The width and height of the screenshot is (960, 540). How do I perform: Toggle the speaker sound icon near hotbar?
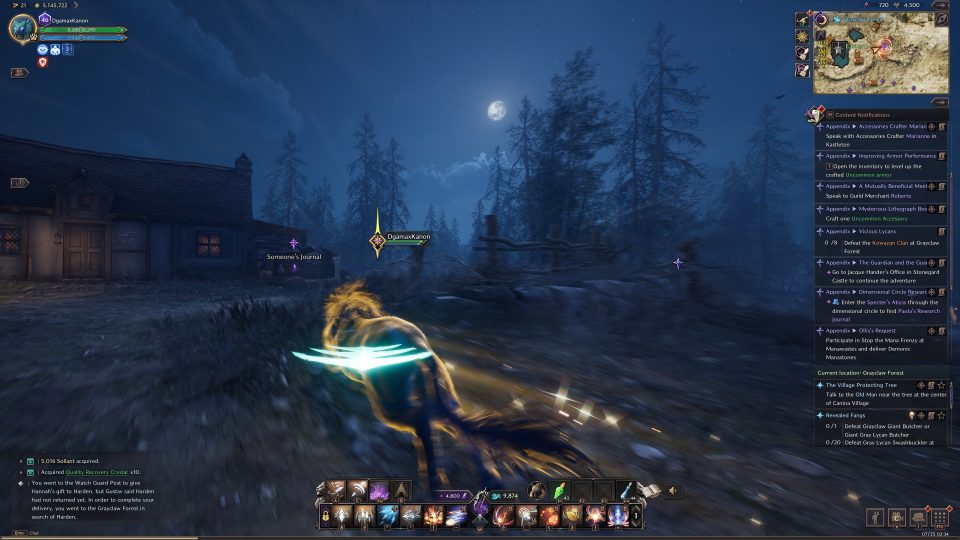[x=673, y=490]
